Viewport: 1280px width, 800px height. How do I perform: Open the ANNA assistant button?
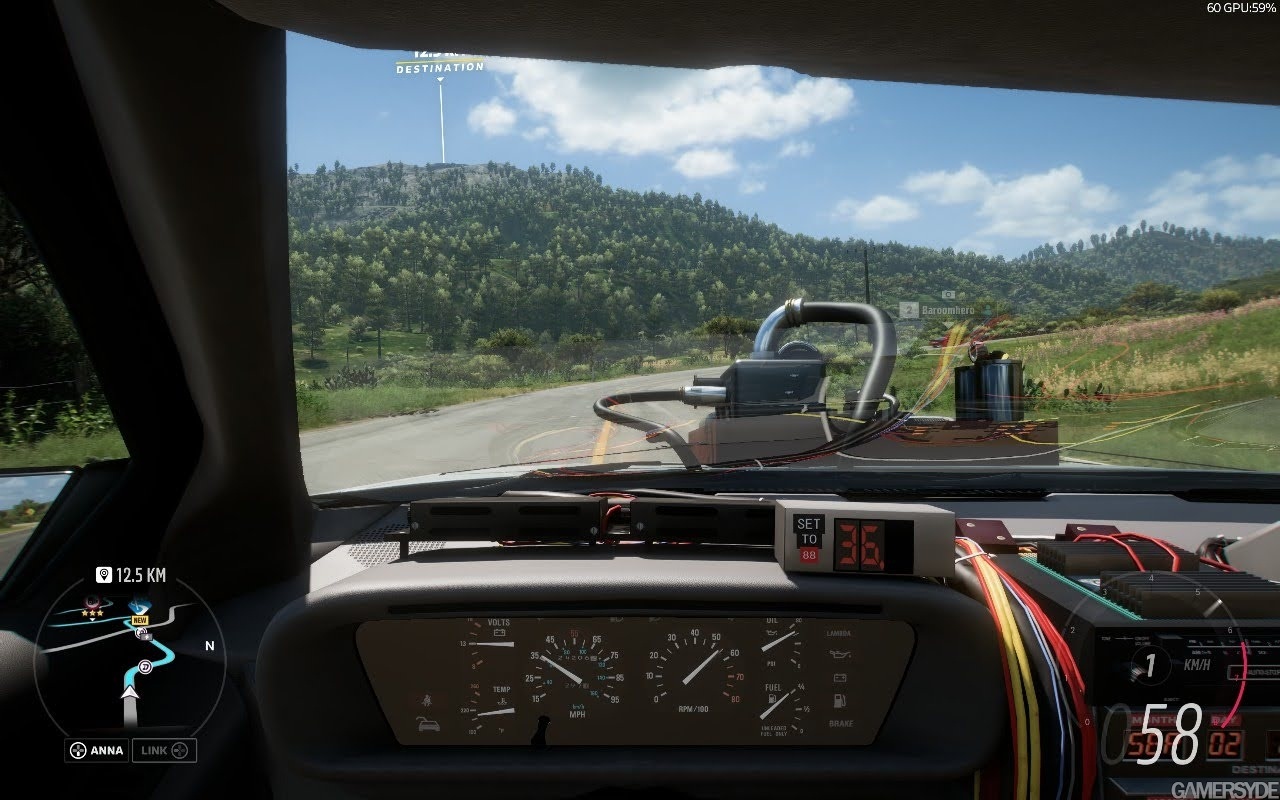(97, 750)
